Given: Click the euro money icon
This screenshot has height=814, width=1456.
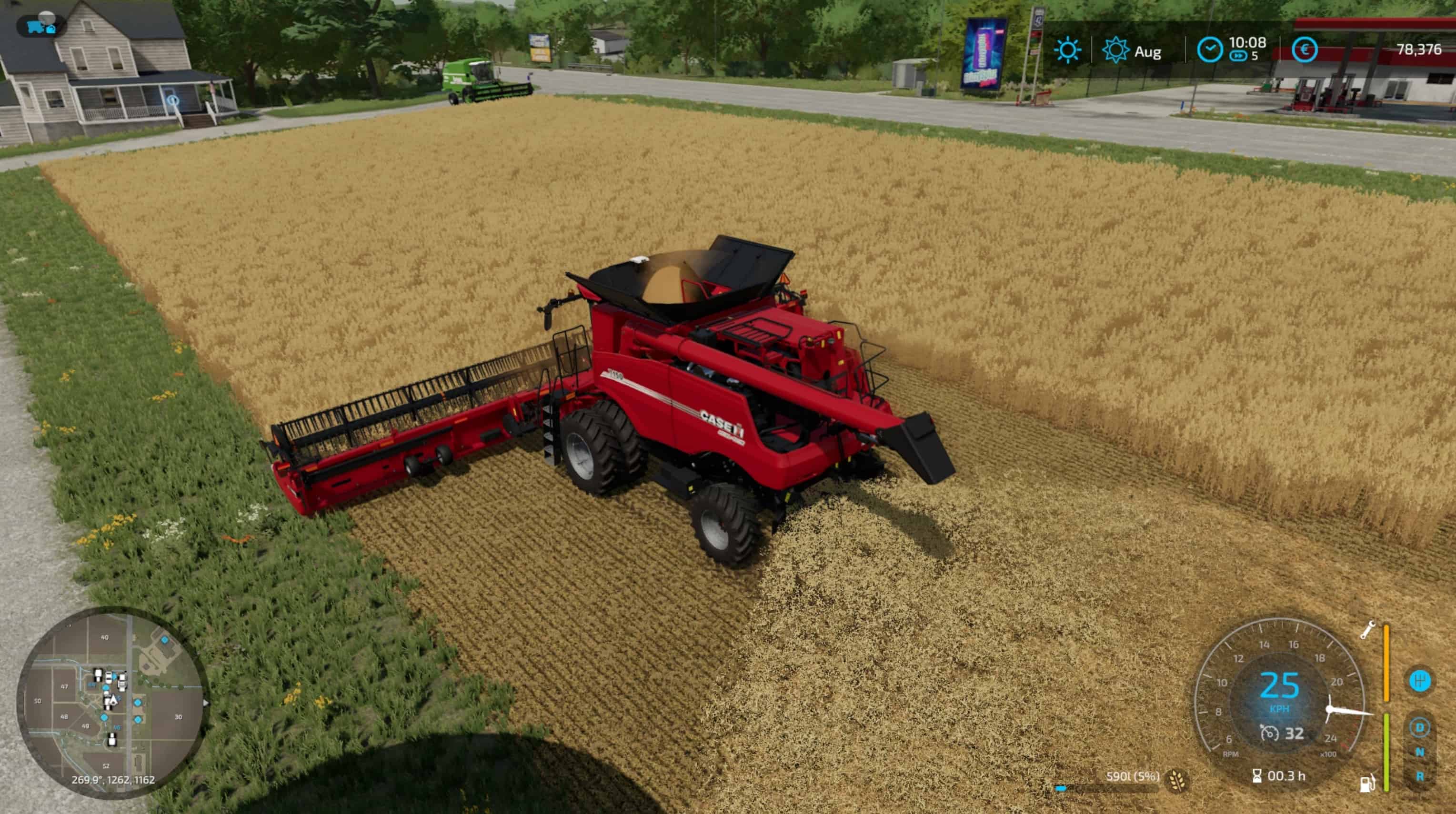Looking at the screenshot, I should pyautogui.click(x=1304, y=50).
